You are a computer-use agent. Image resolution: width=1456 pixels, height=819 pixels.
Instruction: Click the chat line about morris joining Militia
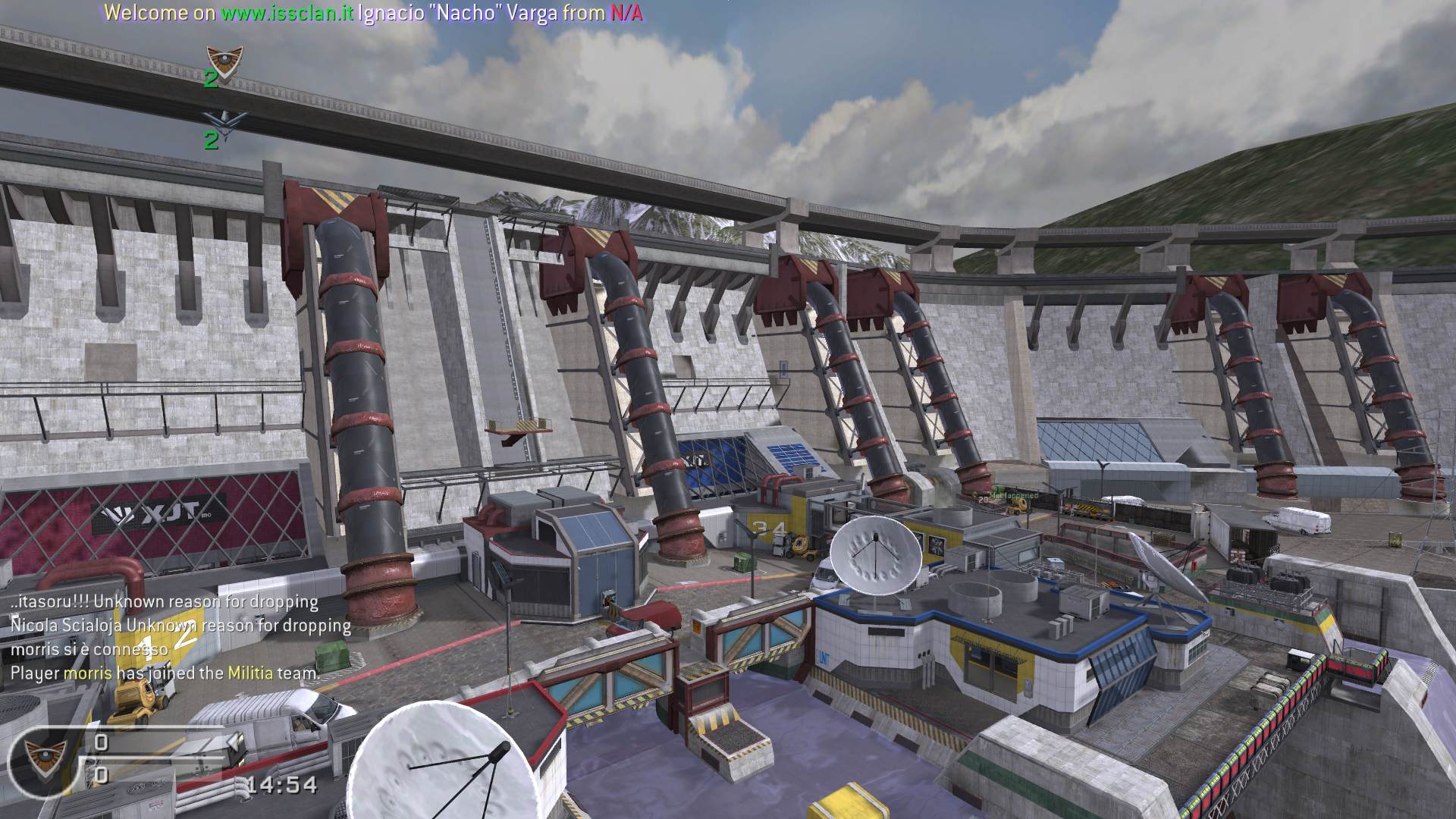tap(165, 673)
